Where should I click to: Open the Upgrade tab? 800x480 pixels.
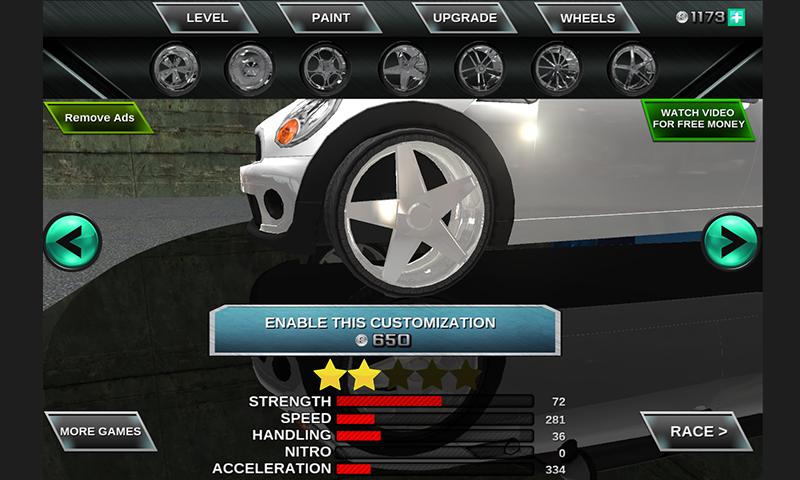pyautogui.click(x=465, y=18)
